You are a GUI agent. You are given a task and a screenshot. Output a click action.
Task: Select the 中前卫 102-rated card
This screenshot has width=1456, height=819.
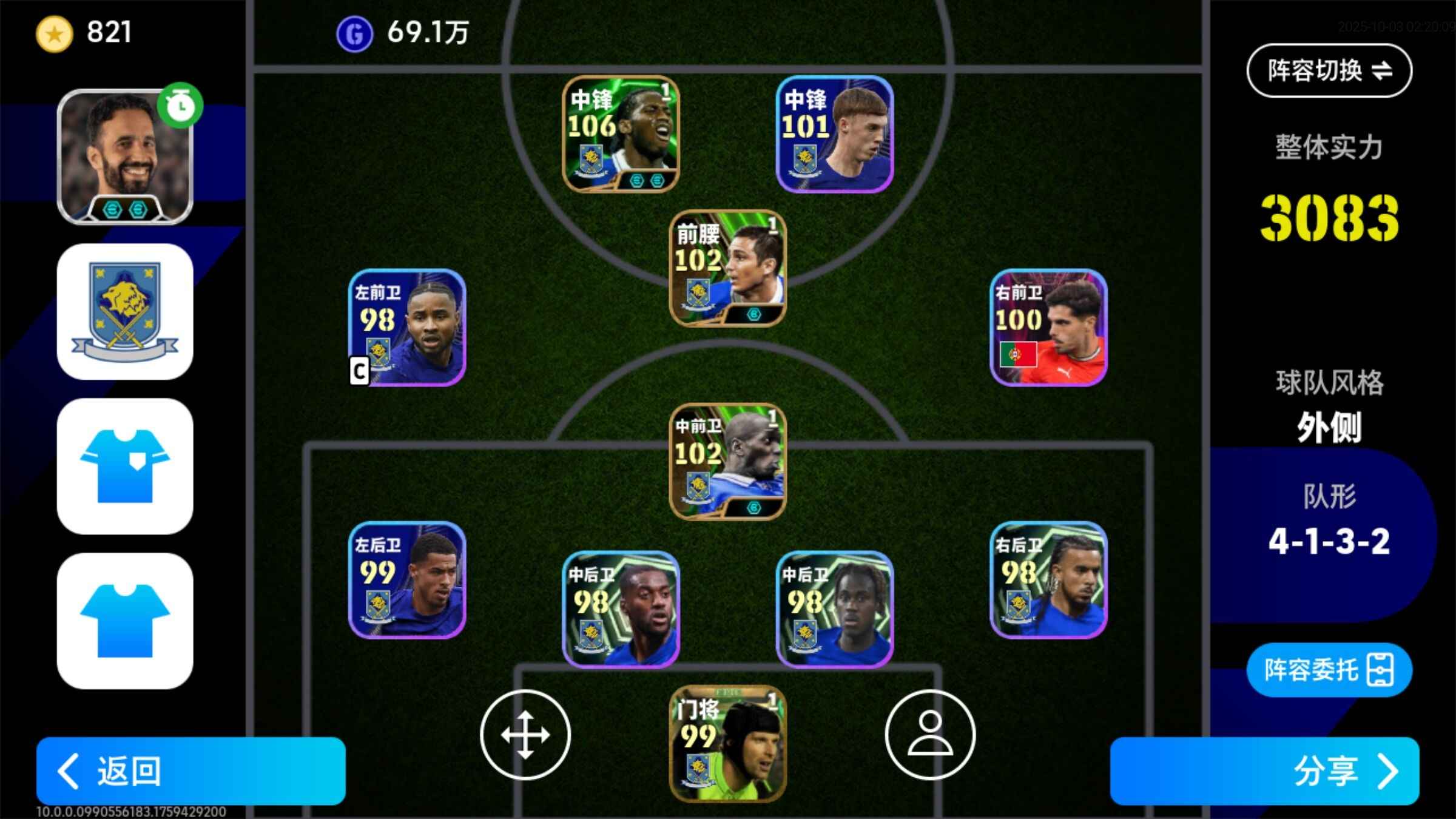point(727,461)
